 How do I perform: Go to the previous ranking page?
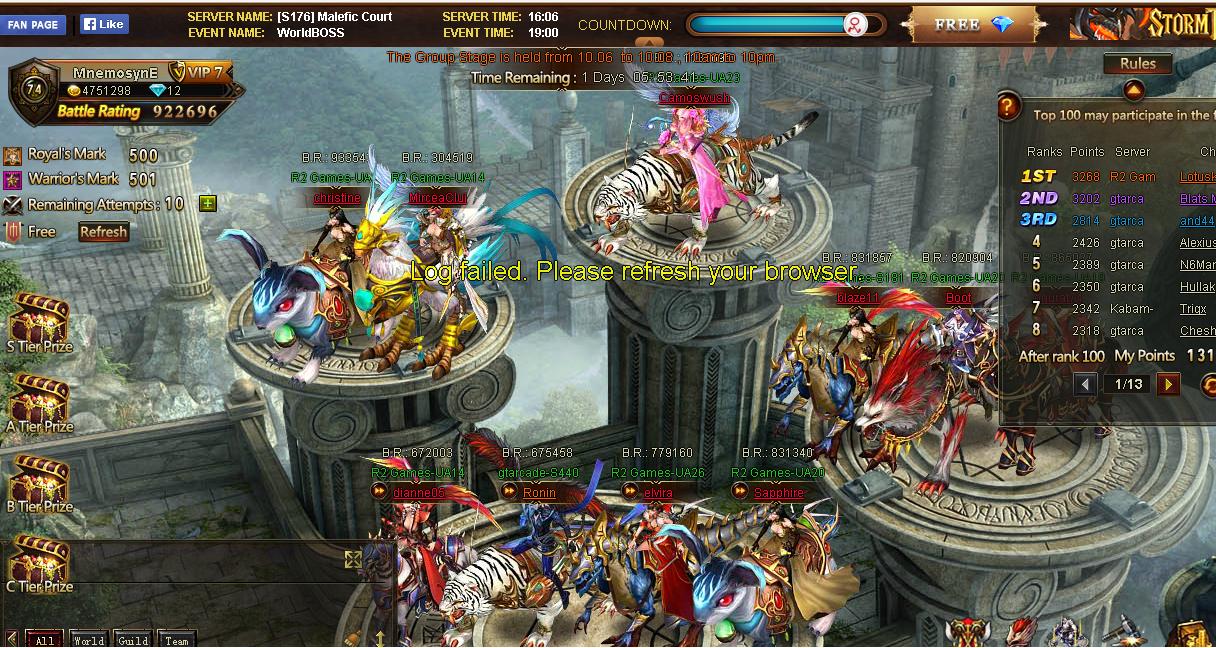coord(1086,384)
